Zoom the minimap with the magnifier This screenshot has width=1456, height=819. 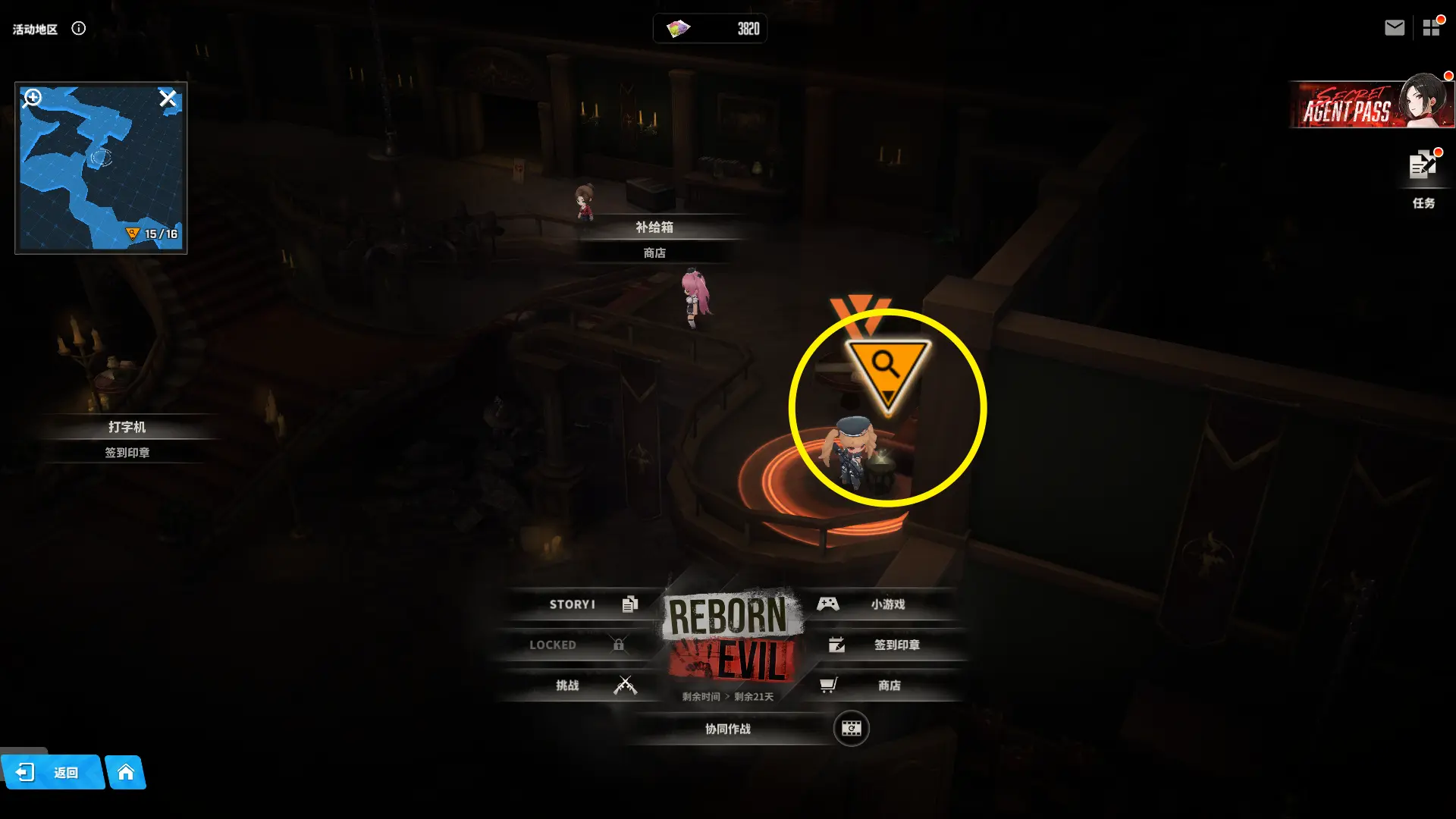[x=33, y=98]
